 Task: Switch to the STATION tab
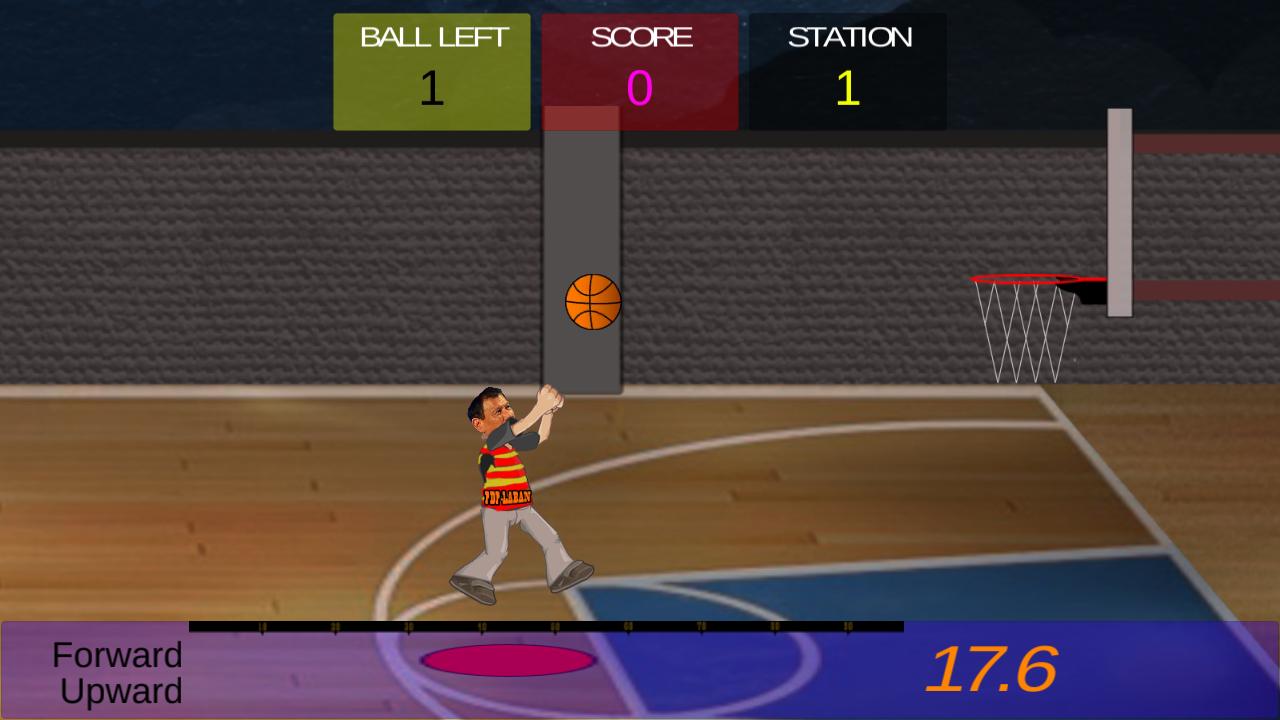[846, 38]
